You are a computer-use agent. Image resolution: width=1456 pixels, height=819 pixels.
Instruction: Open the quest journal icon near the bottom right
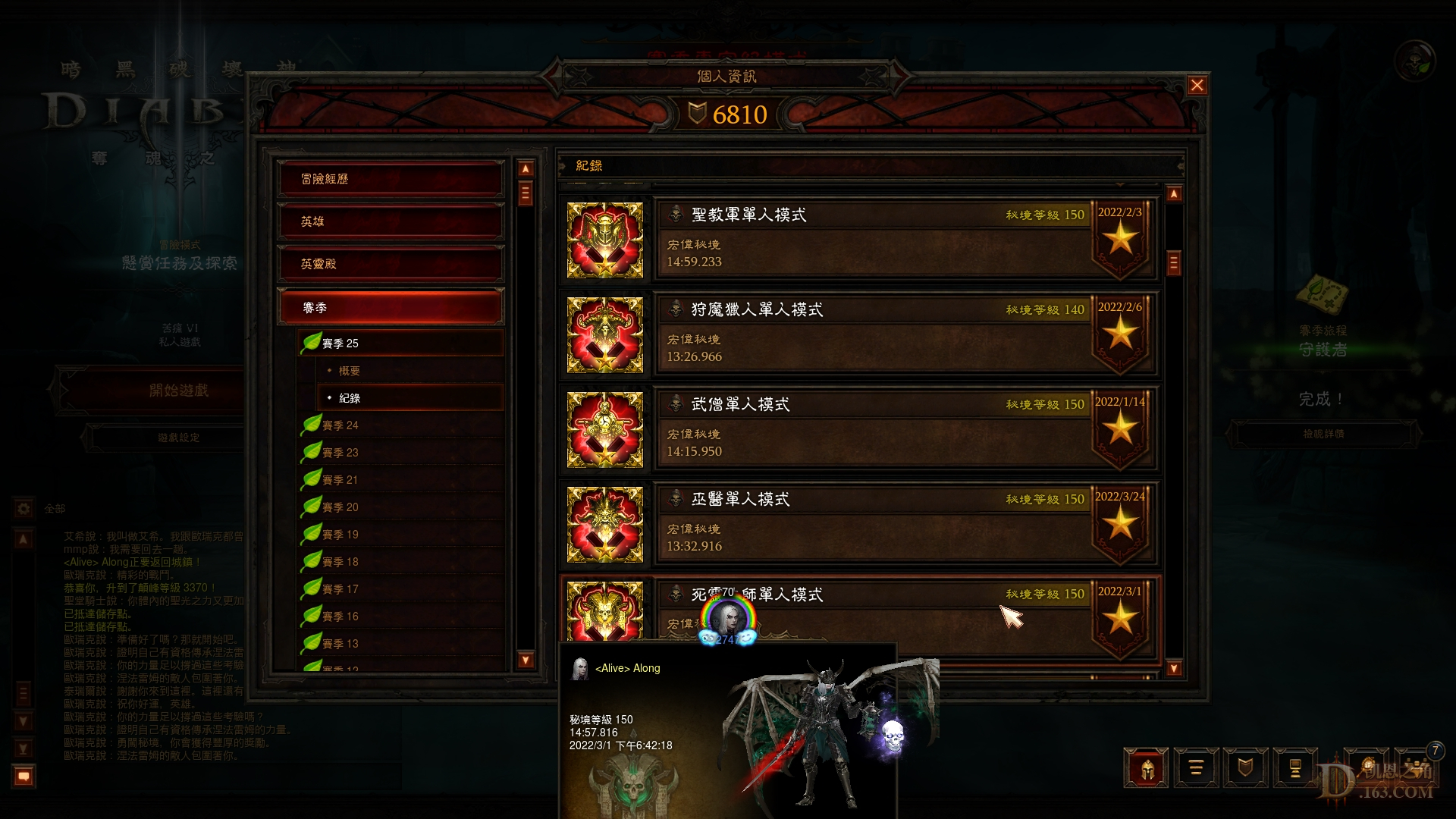click(1196, 767)
